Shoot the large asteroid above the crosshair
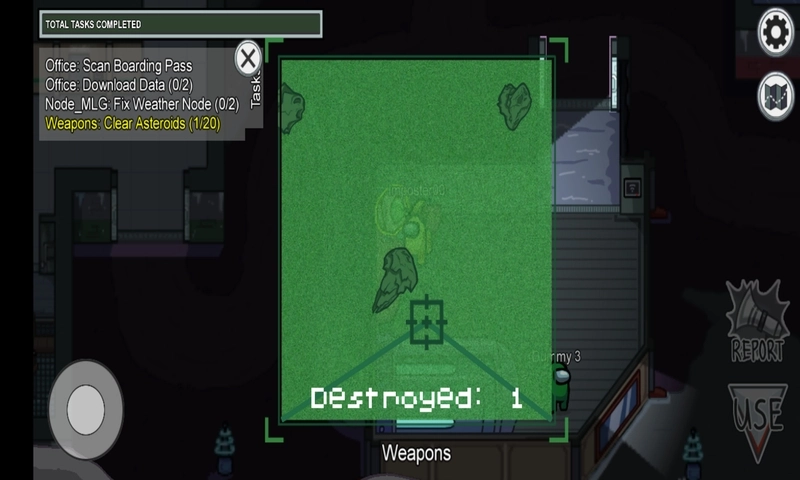 396,279
